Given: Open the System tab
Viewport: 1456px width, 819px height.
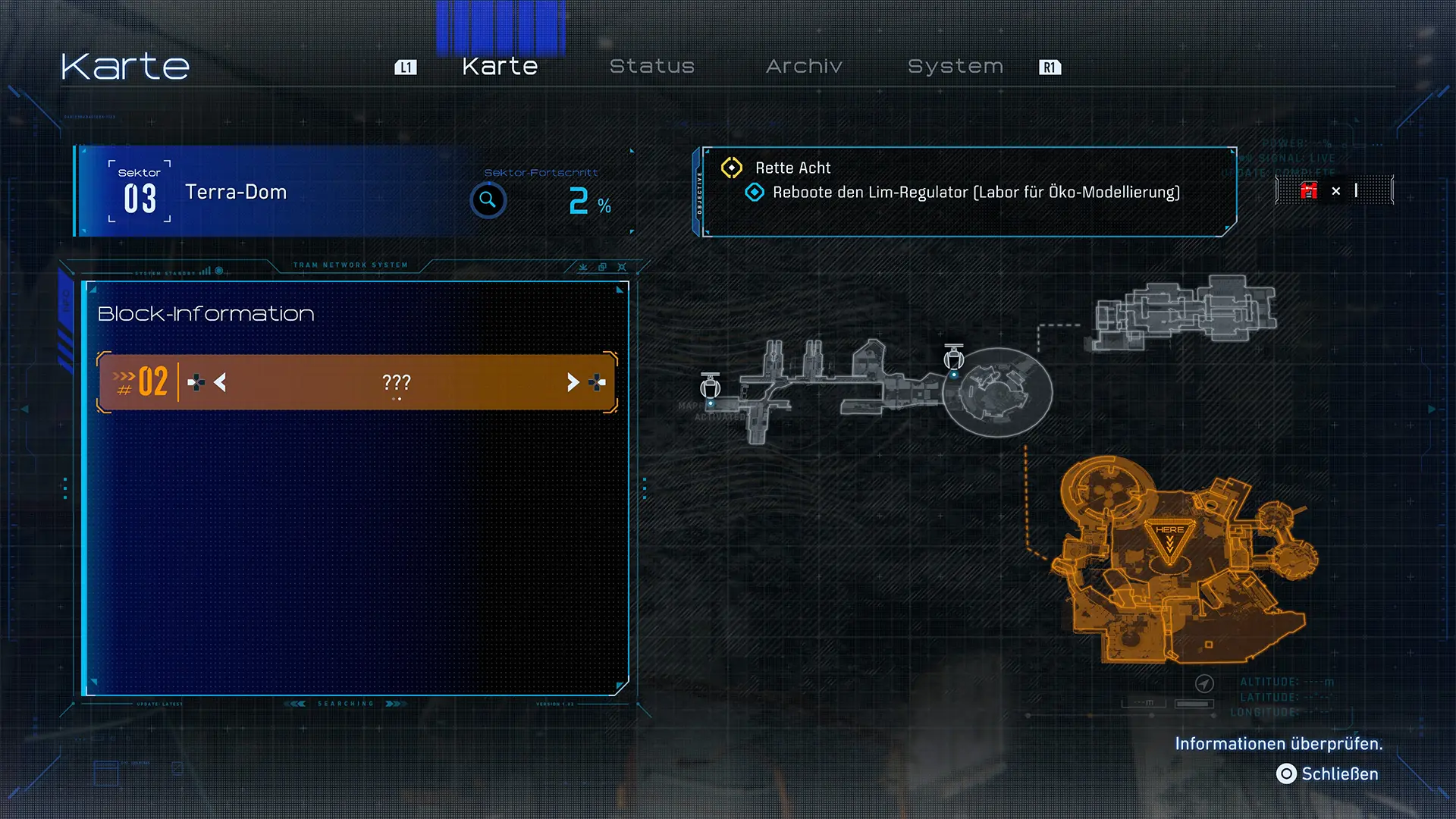Looking at the screenshot, I should (x=955, y=67).
